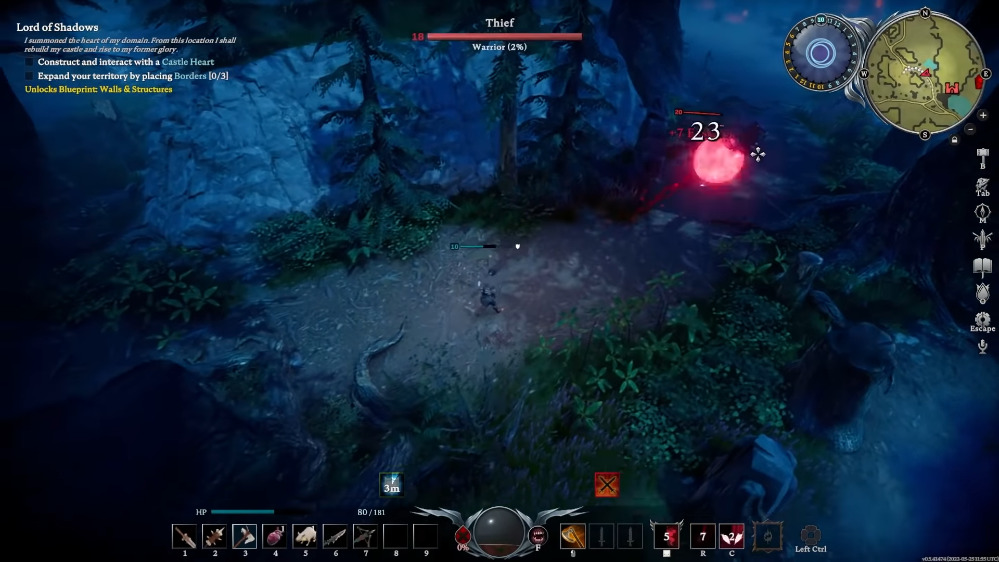Click the fangs bite icon beside blood orb

tap(538, 535)
